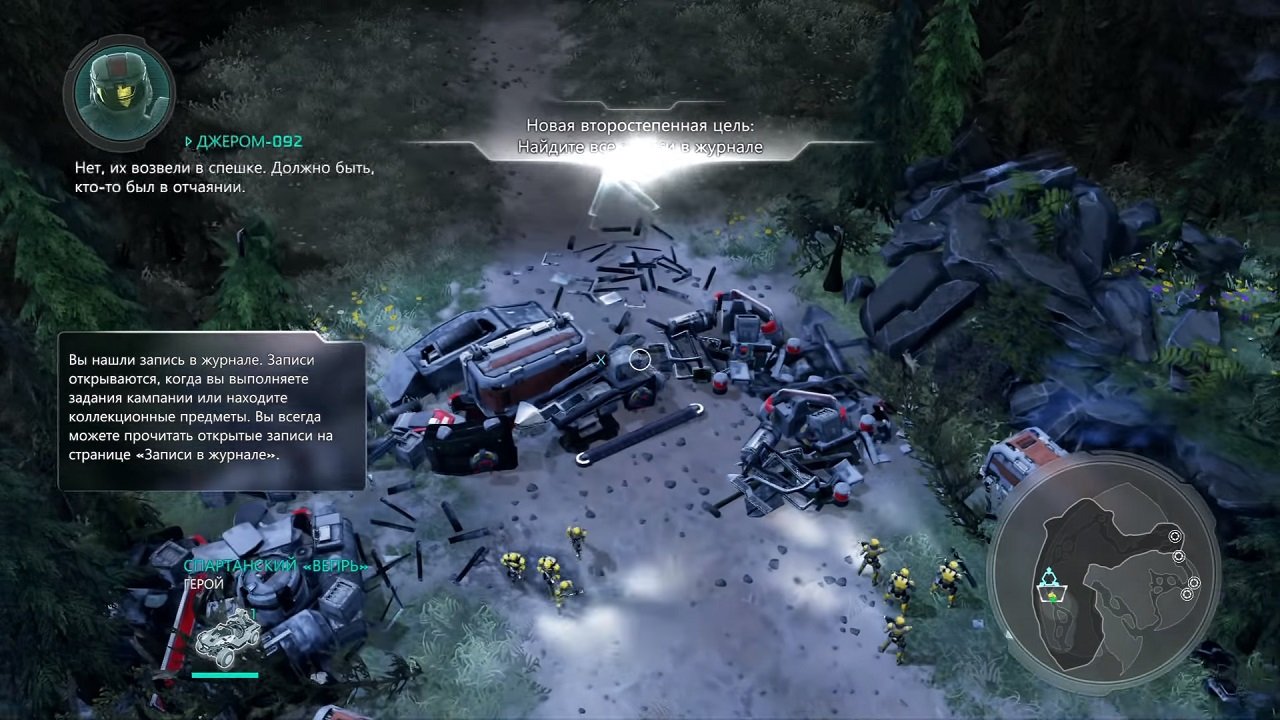The height and width of the screenshot is (720, 1280).
Task: Click the second collectible ring on the minimap
Action: (1179, 557)
